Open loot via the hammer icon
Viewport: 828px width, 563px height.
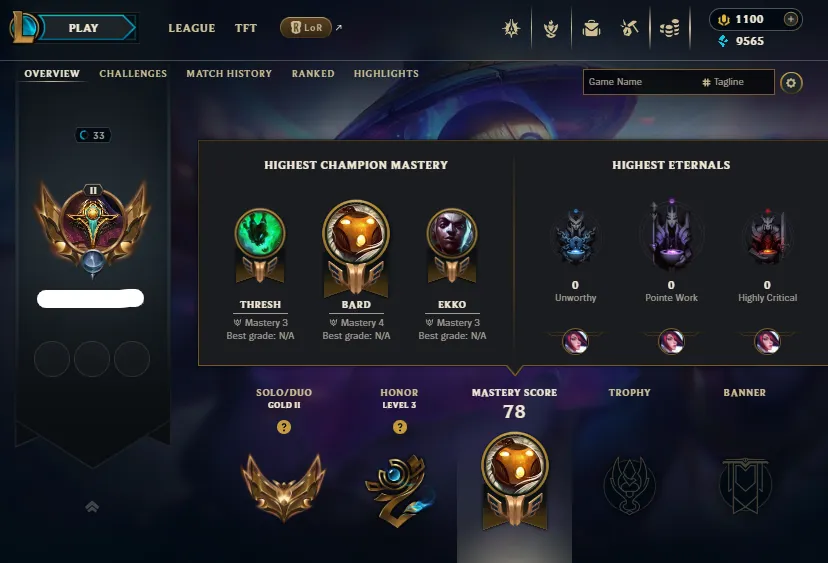click(630, 28)
